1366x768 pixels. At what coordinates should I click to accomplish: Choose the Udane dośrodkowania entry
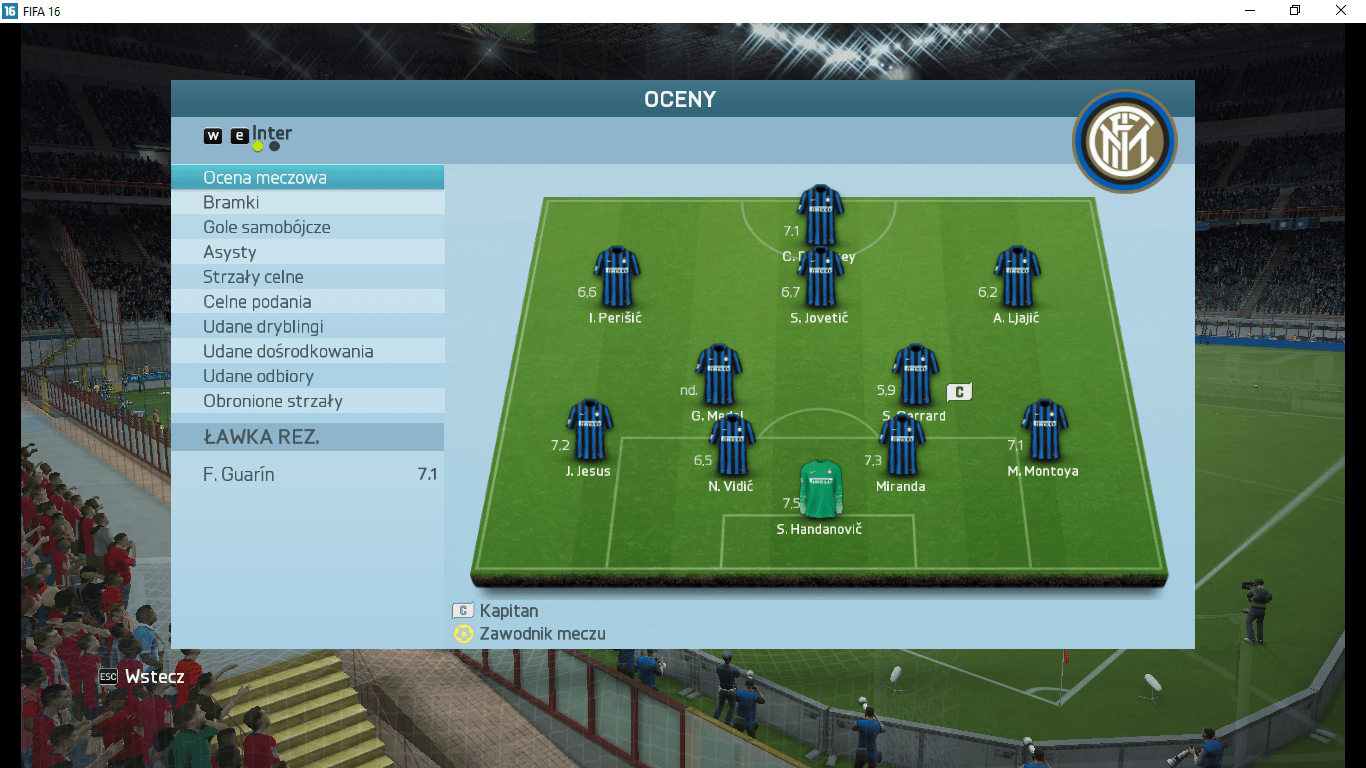pos(307,352)
